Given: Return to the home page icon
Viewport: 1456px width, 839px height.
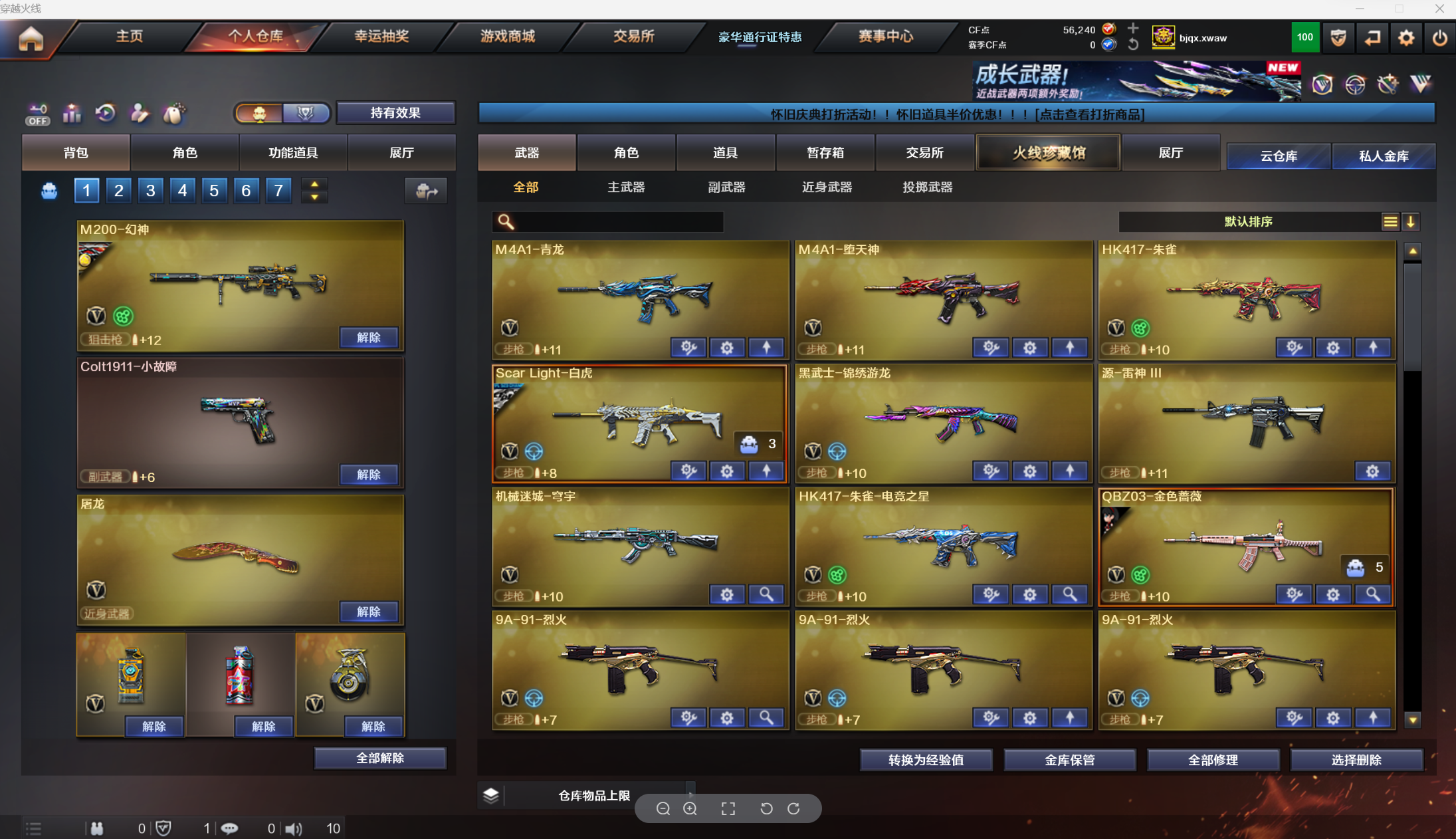Looking at the screenshot, I should tap(31, 39).
